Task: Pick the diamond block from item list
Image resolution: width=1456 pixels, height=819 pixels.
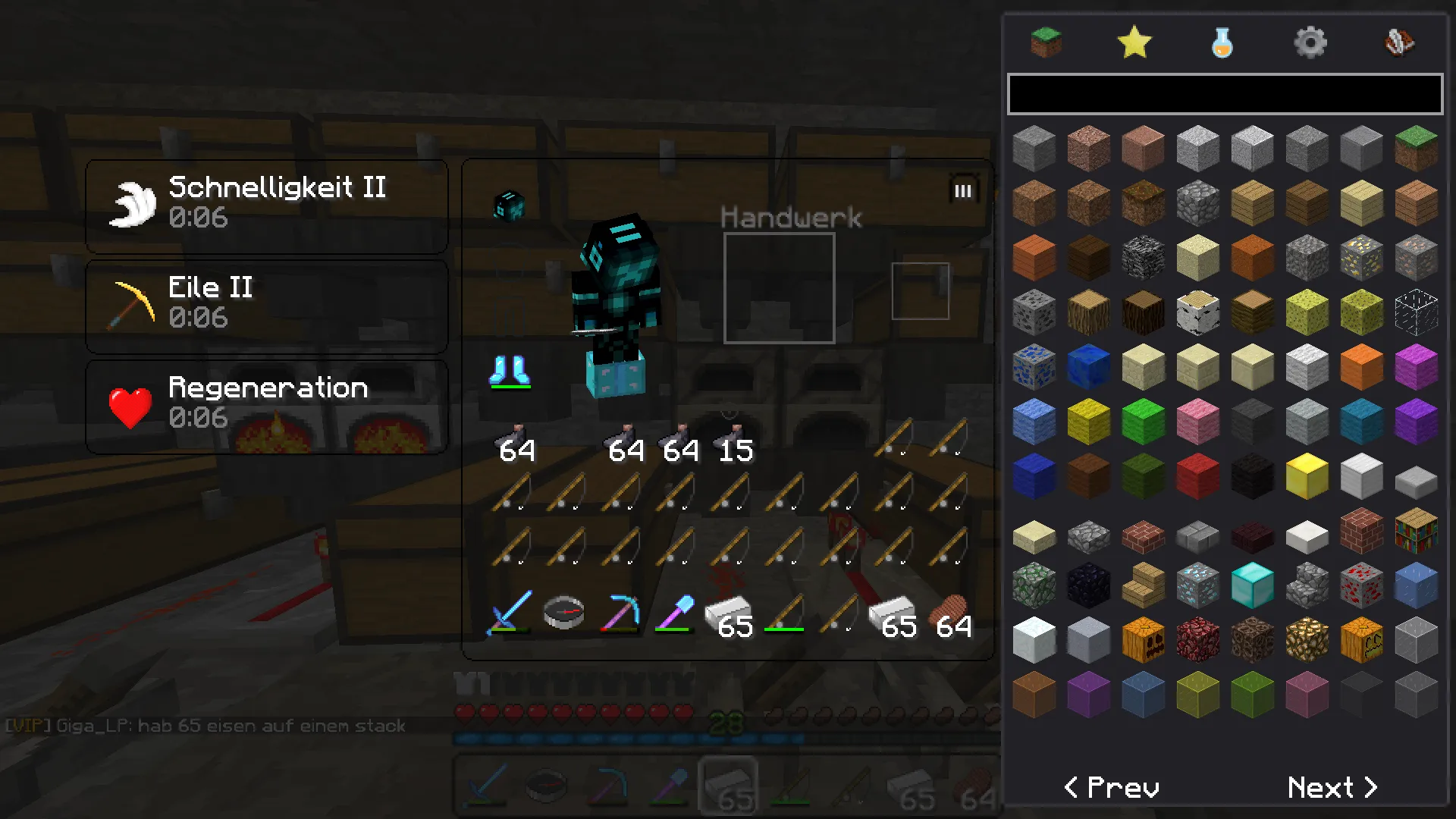Action: point(1252,585)
